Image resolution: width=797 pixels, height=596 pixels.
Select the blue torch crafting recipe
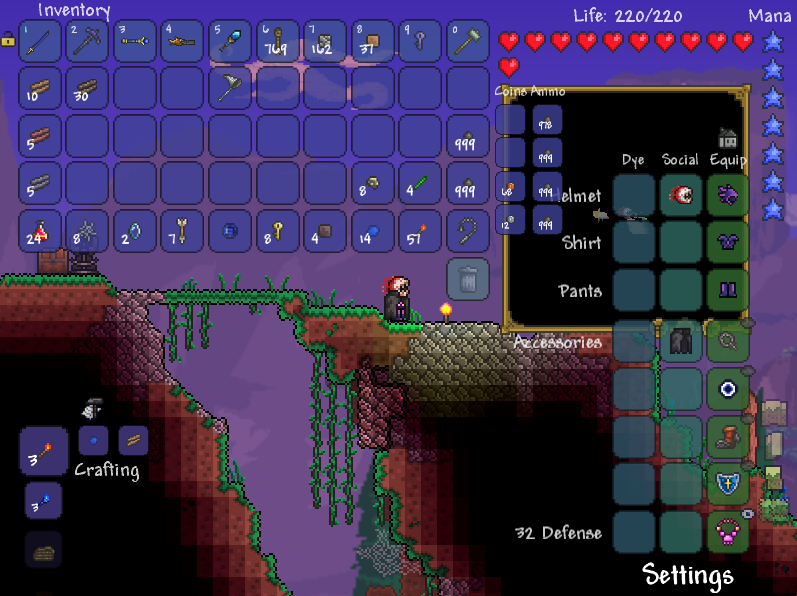click(43, 500)
